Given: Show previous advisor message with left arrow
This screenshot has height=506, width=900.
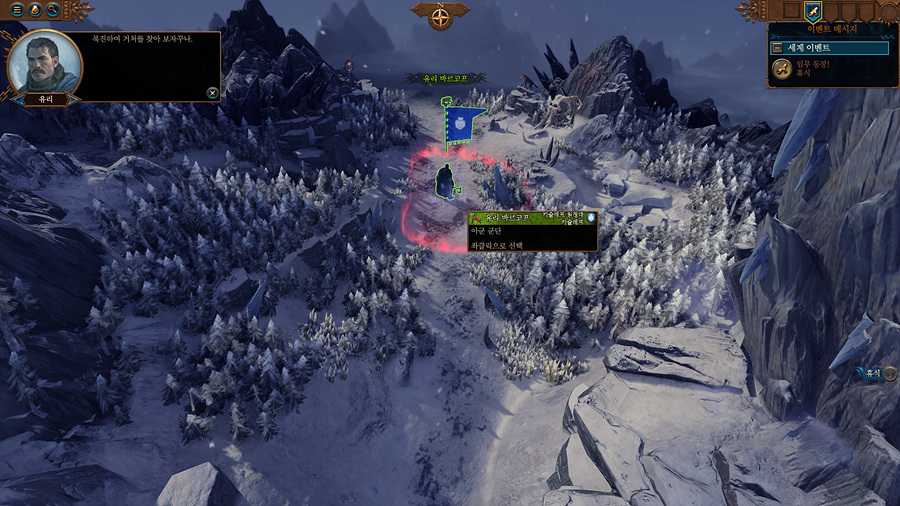Looking at the screenshot, I should pyautogui.click(x=19, y=100).
